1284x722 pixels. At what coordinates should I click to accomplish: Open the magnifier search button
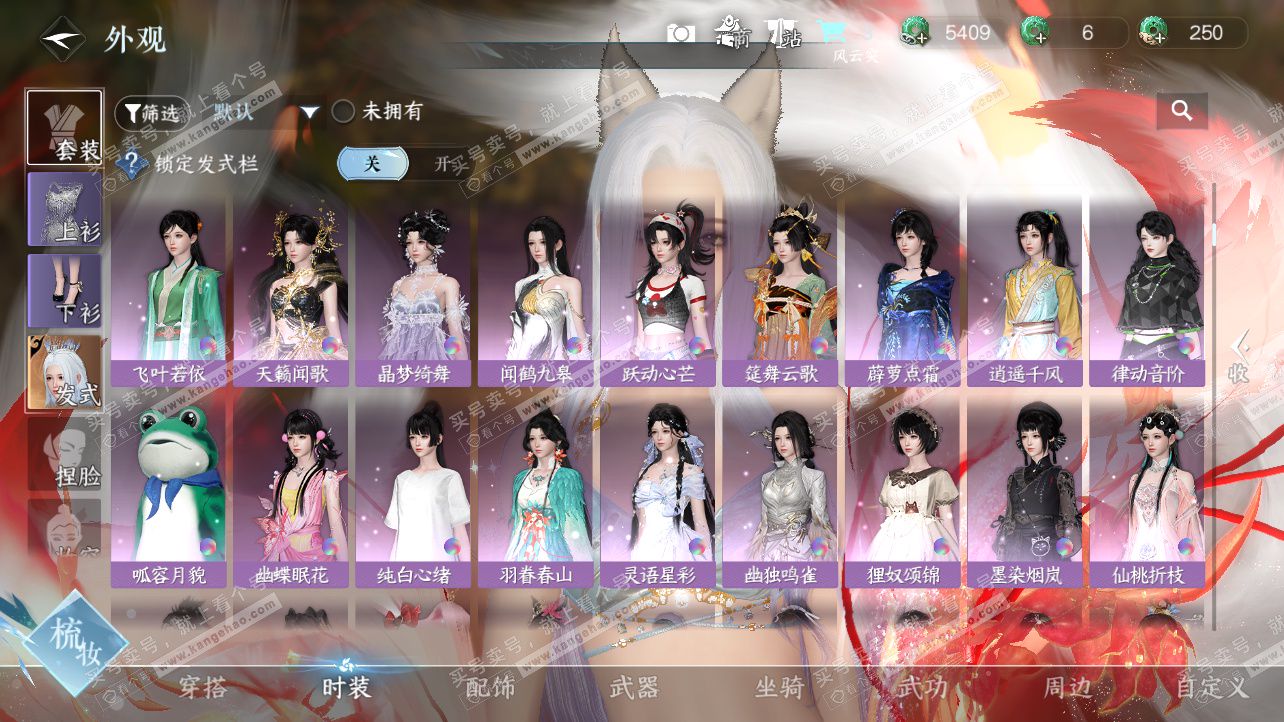[1182, 112]
